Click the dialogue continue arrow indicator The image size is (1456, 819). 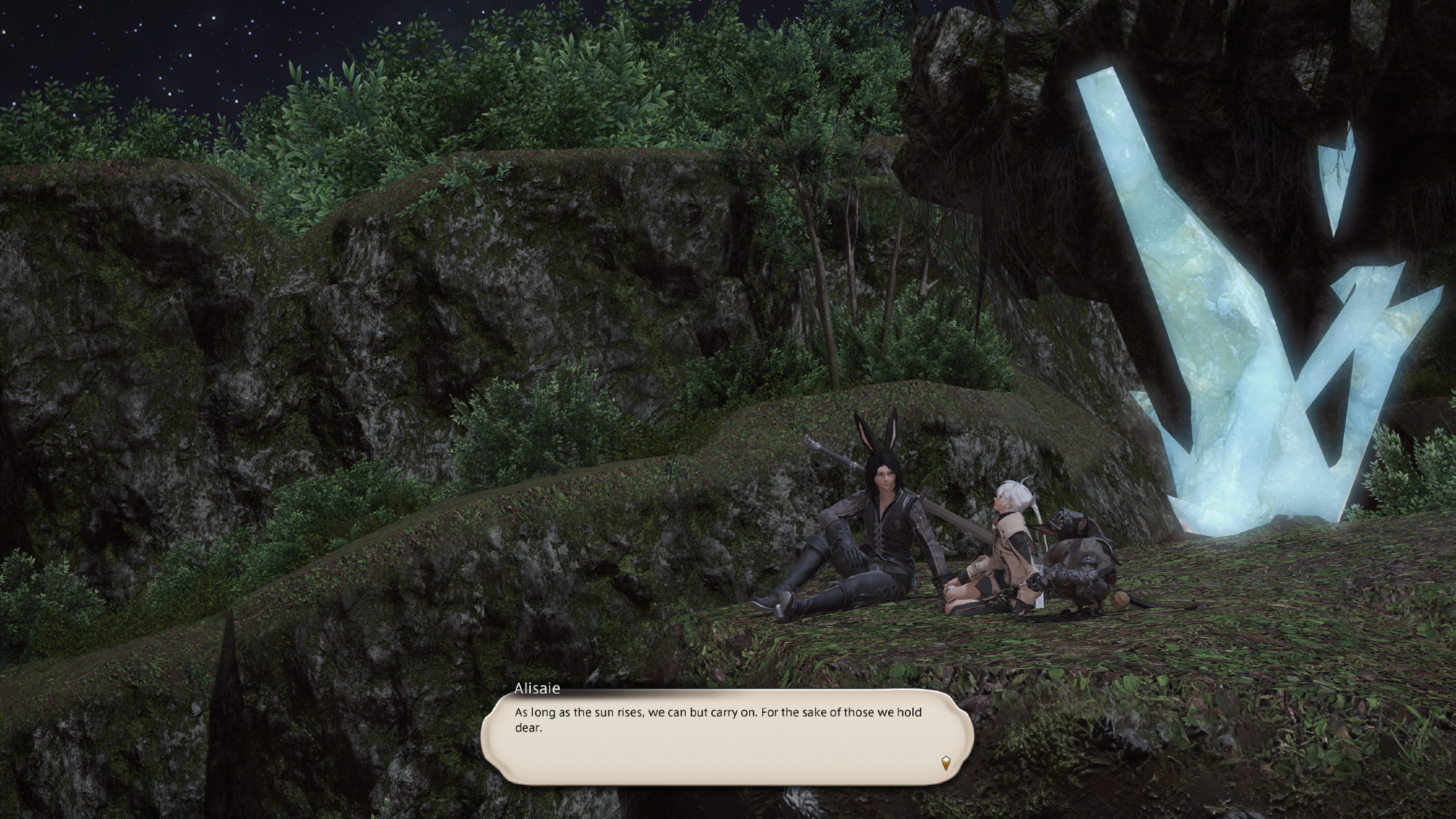(945, 763)
